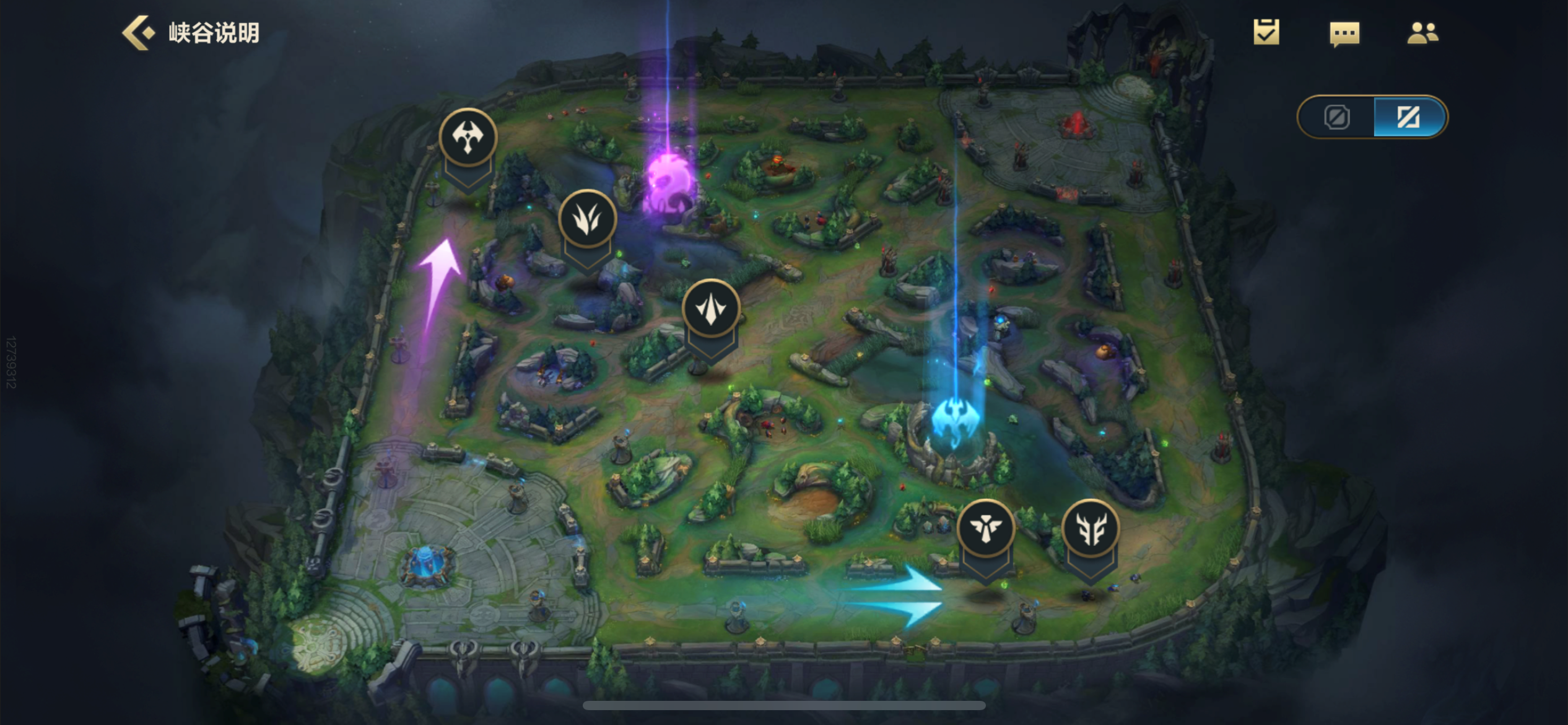Tap the claw-leaf jungle marker
The width and height of the screenshot is (1568, 725).
click(586, 219)
